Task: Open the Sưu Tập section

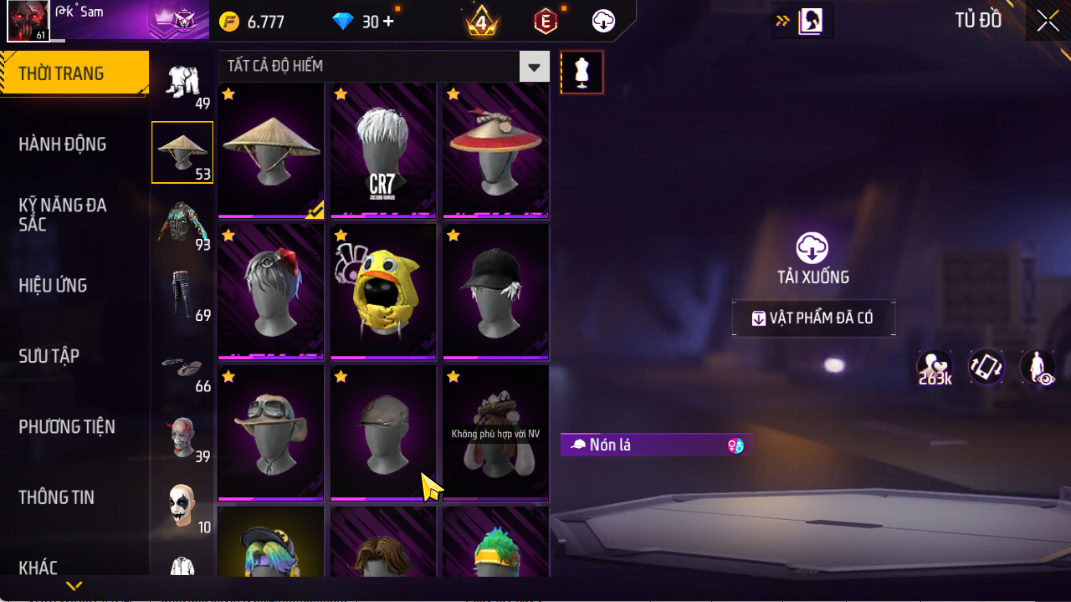Action: (x=49, y=356)
